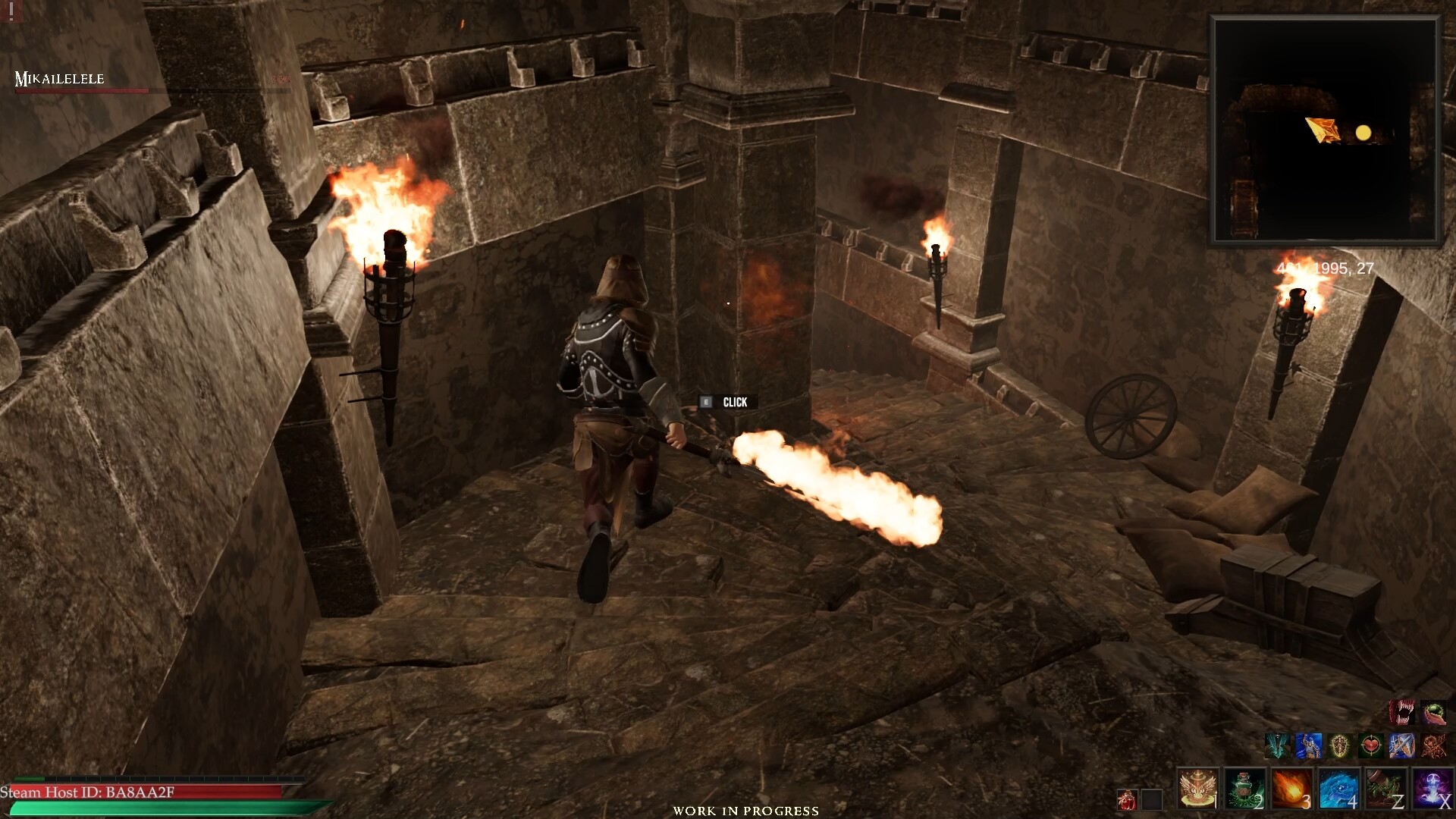Image resolution: width=1456 pixels, height=819 pixels.
Task: Click the exclamation mark notification top left
Action: click(11, 12)
